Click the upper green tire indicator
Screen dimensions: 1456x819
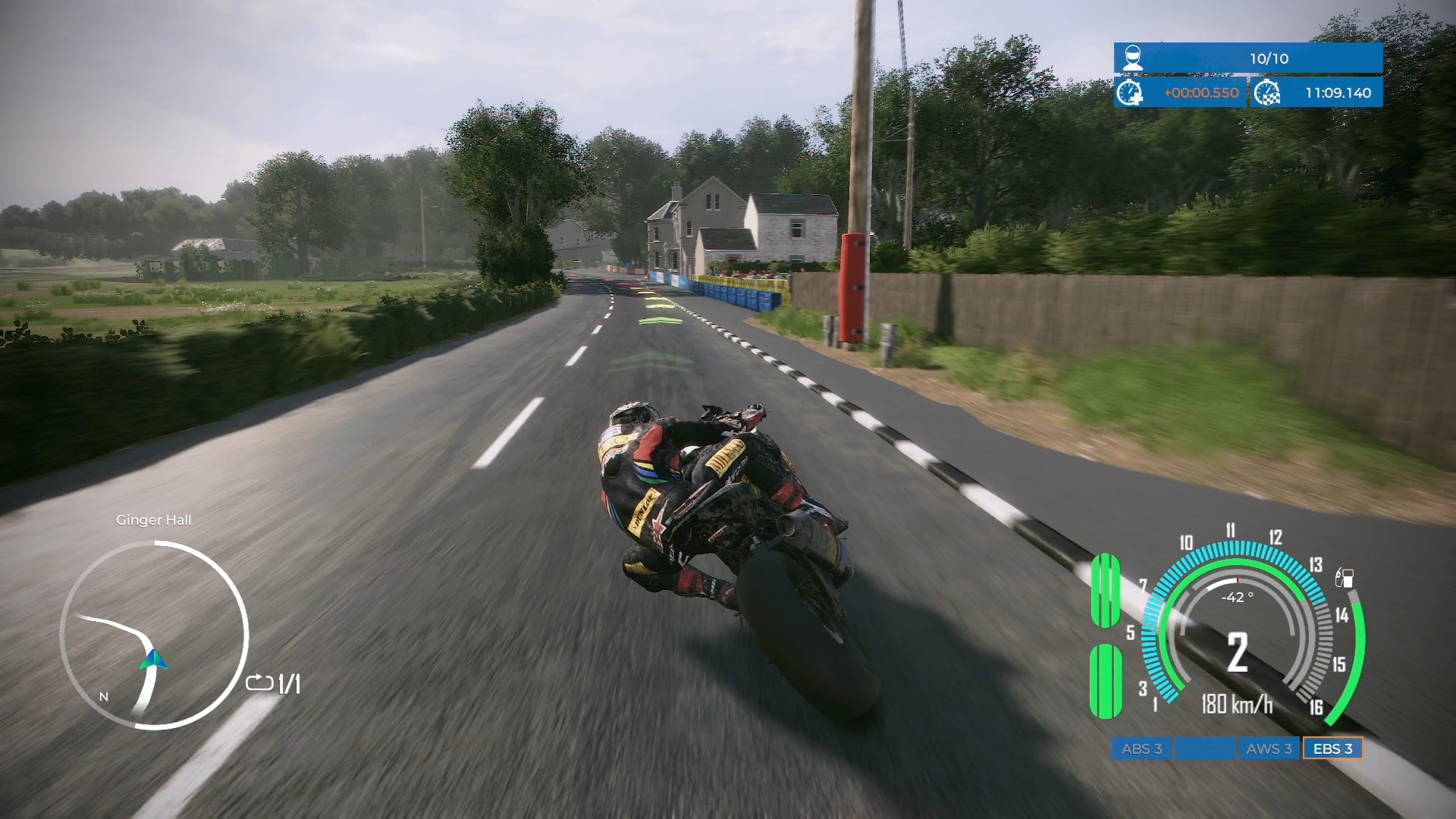pos(1106,590)
